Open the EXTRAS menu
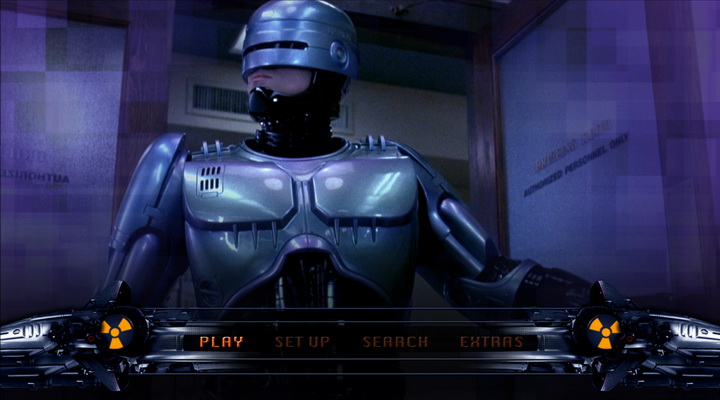 click(491, 342)
